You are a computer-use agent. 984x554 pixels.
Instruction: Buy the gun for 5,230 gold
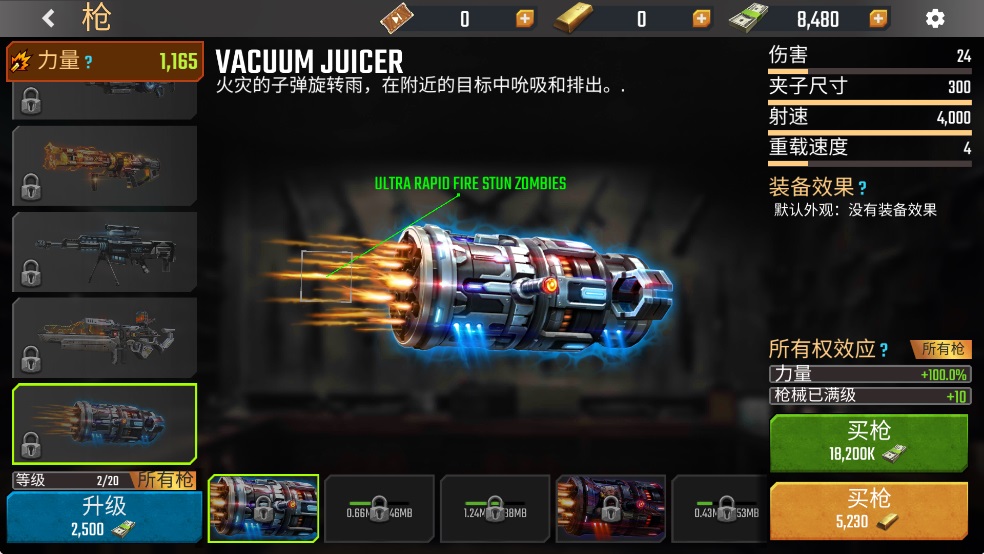pos(868,509)
